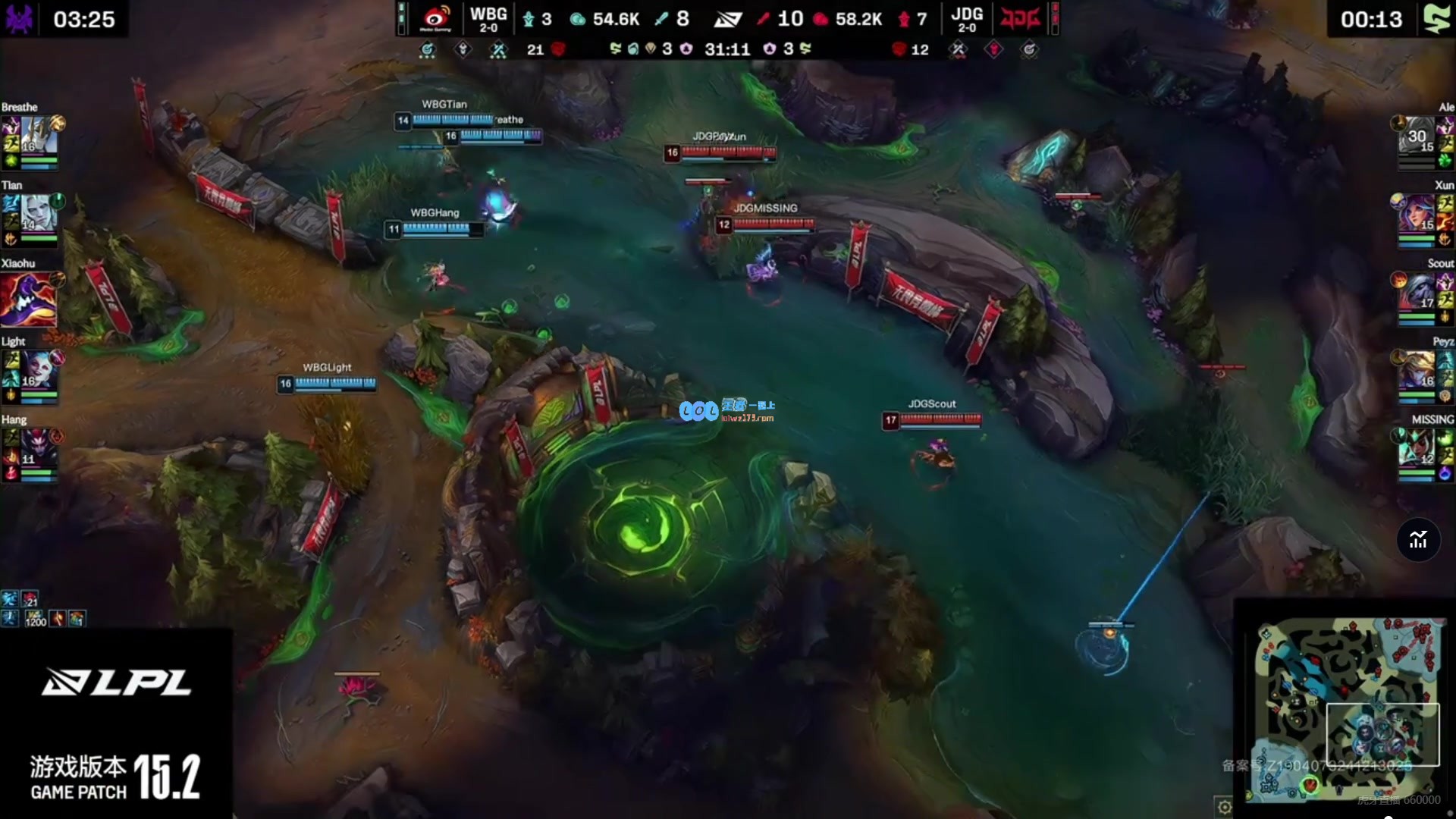Click Light's champion portrait
Screen dimensions: 1456x819
(x=39, y=371)
